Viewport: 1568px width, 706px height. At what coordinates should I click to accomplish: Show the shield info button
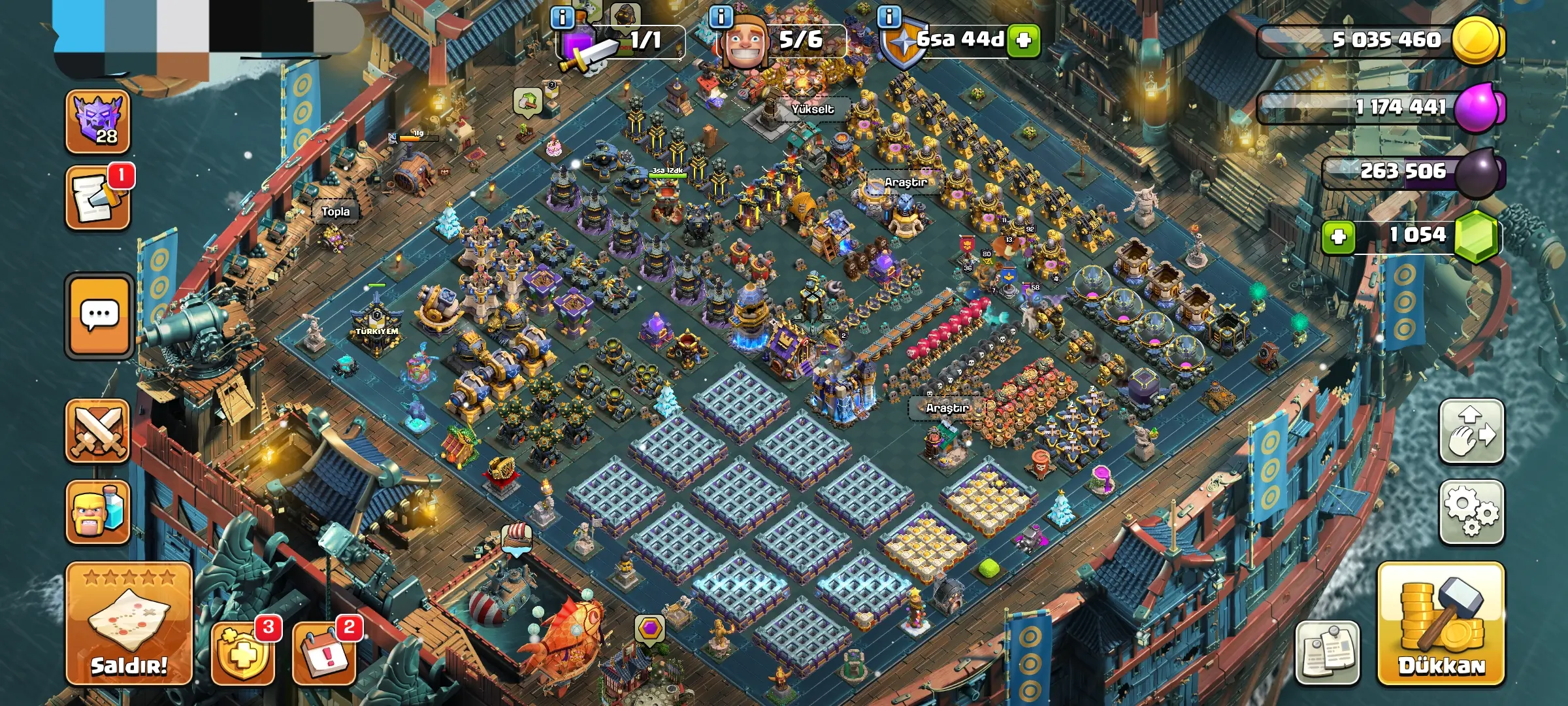[889, 17]
